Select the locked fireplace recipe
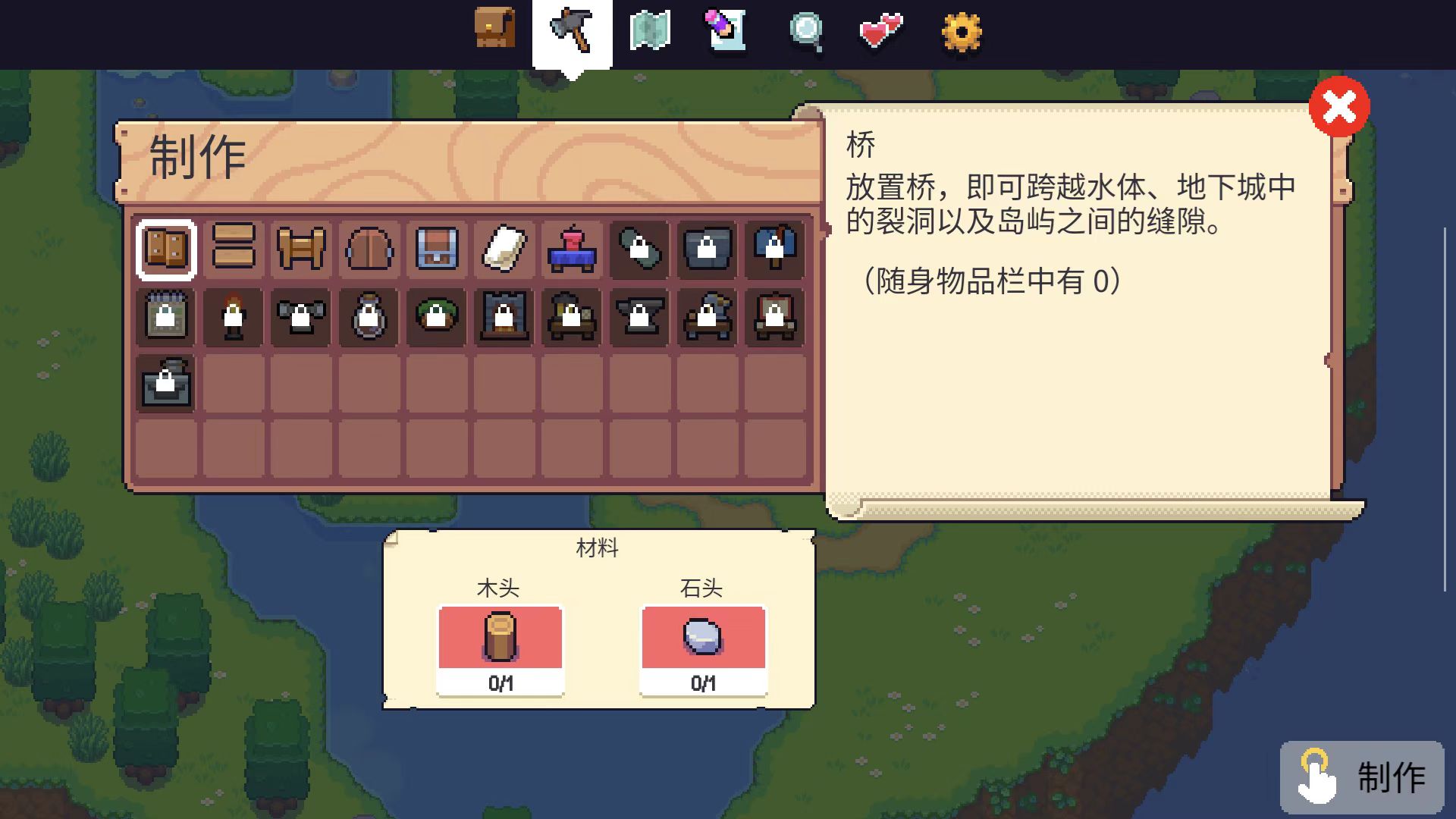The image size is (1456, 819). [501, 317]
